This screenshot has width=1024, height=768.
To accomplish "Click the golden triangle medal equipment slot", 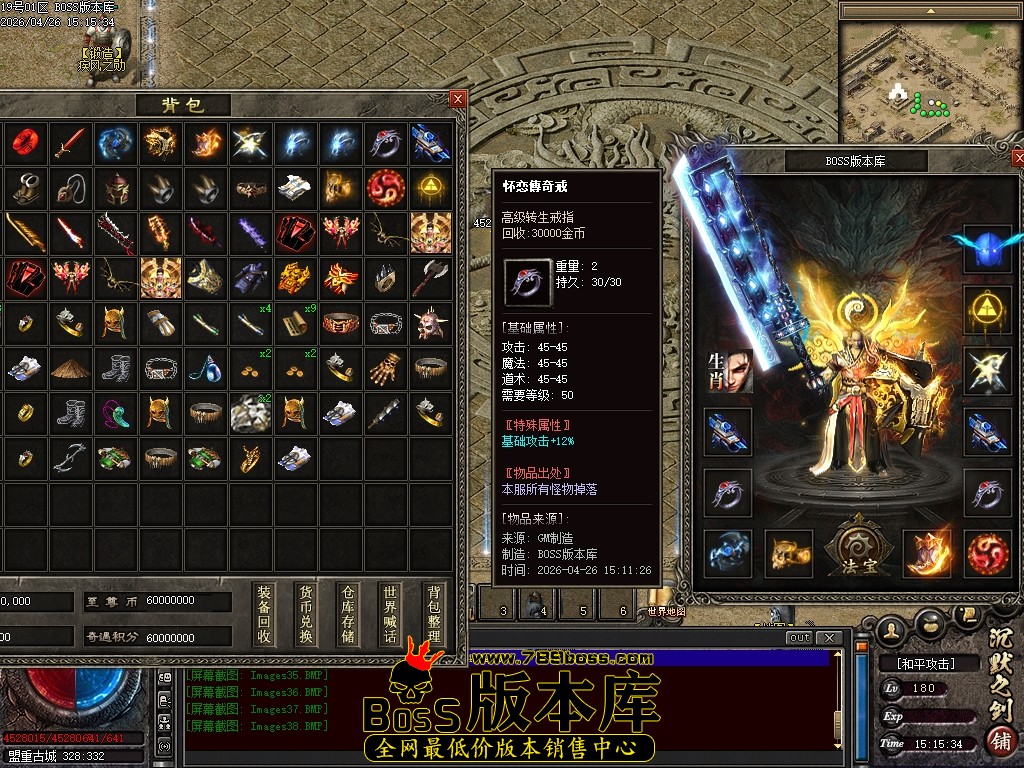I will [x=987, y=310].
